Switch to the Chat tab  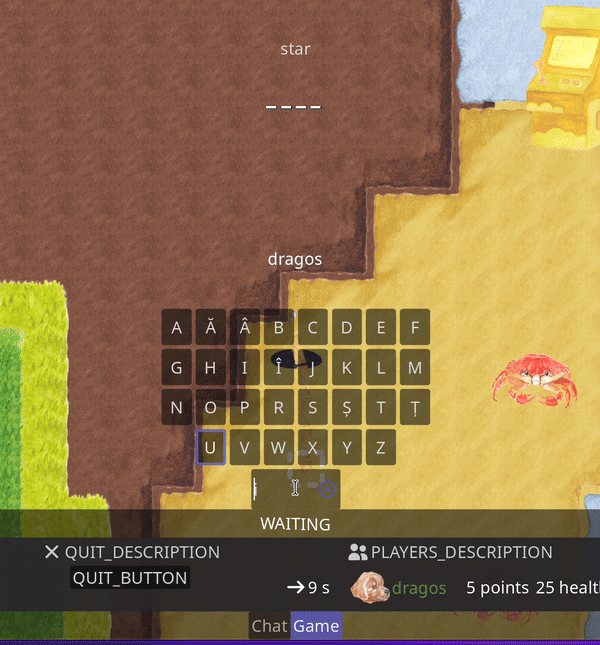point(269,626)
